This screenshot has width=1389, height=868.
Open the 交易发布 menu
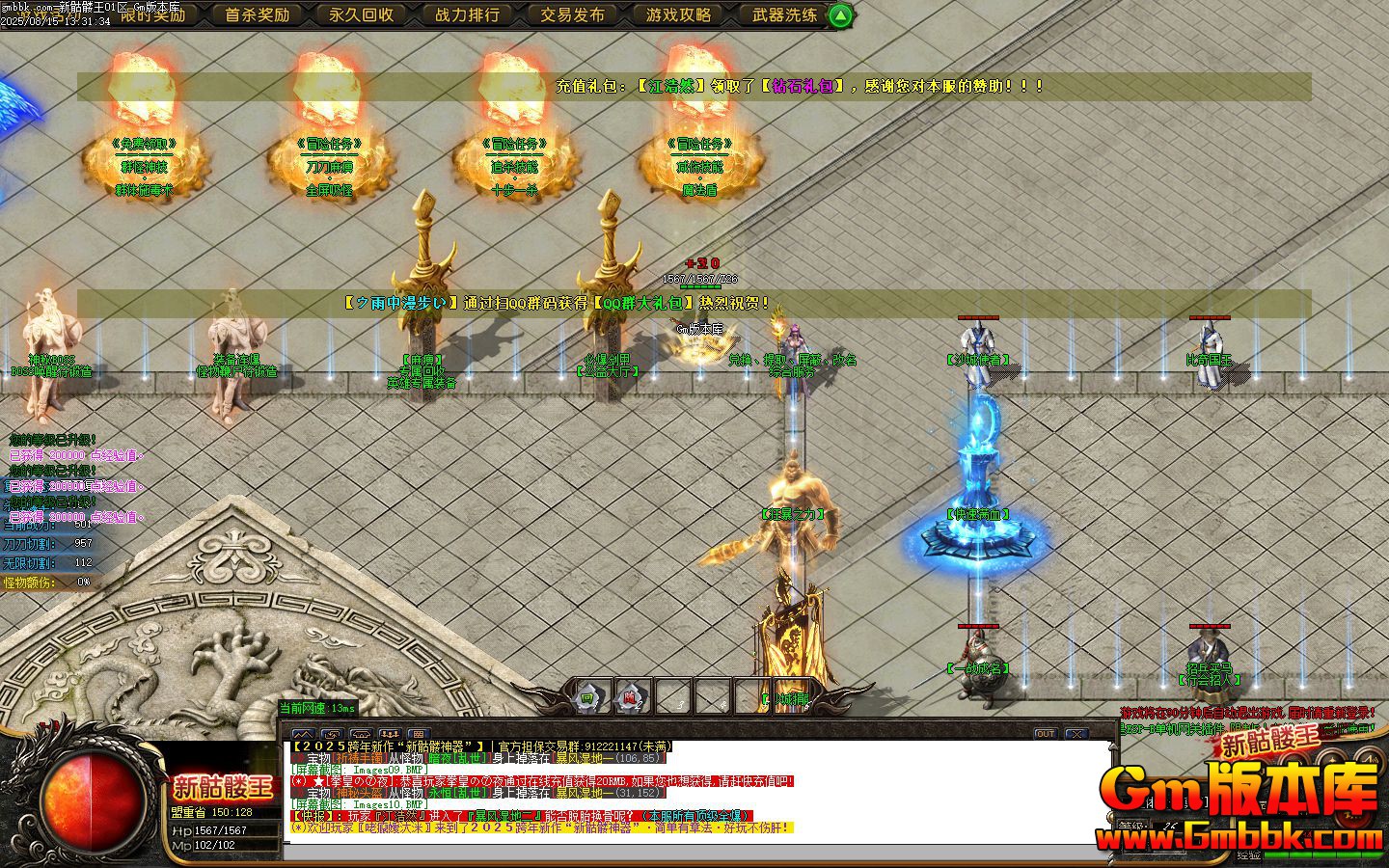point(572,14)
